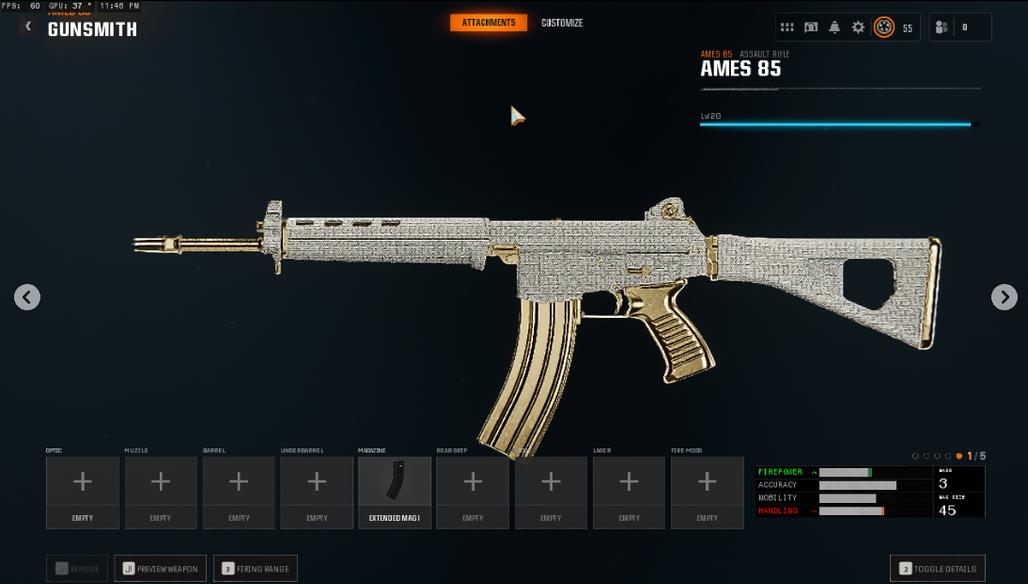Choose the empty Fire Mods slot
Image resolution: width=1028 pixels, height=584 pixels.
[706, 492]
